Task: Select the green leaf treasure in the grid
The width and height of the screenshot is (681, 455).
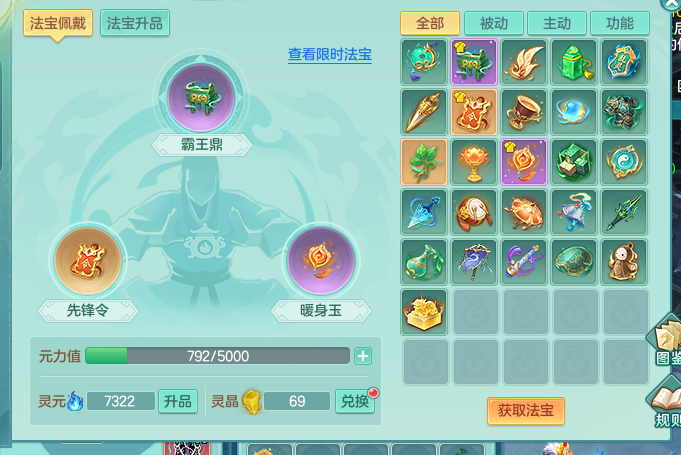Action: coord(424,162)
